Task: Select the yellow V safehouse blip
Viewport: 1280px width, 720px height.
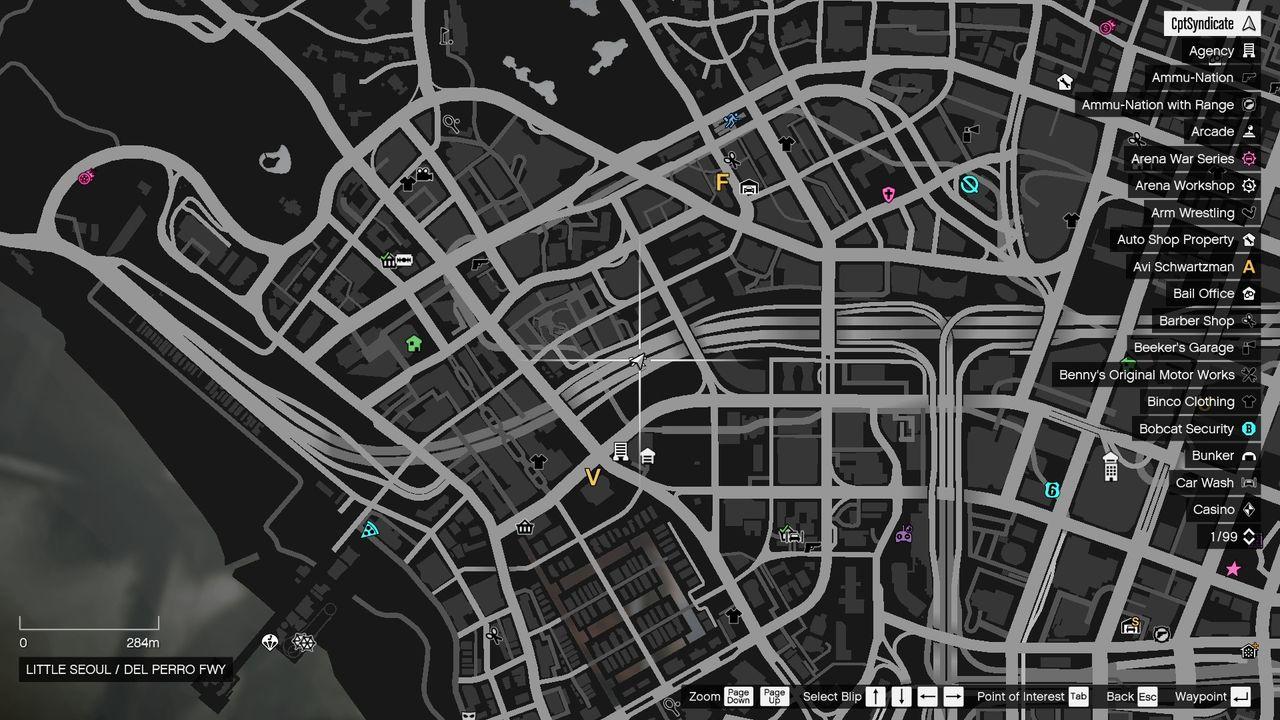Action: pyautogui.click(x=592, y=478)
